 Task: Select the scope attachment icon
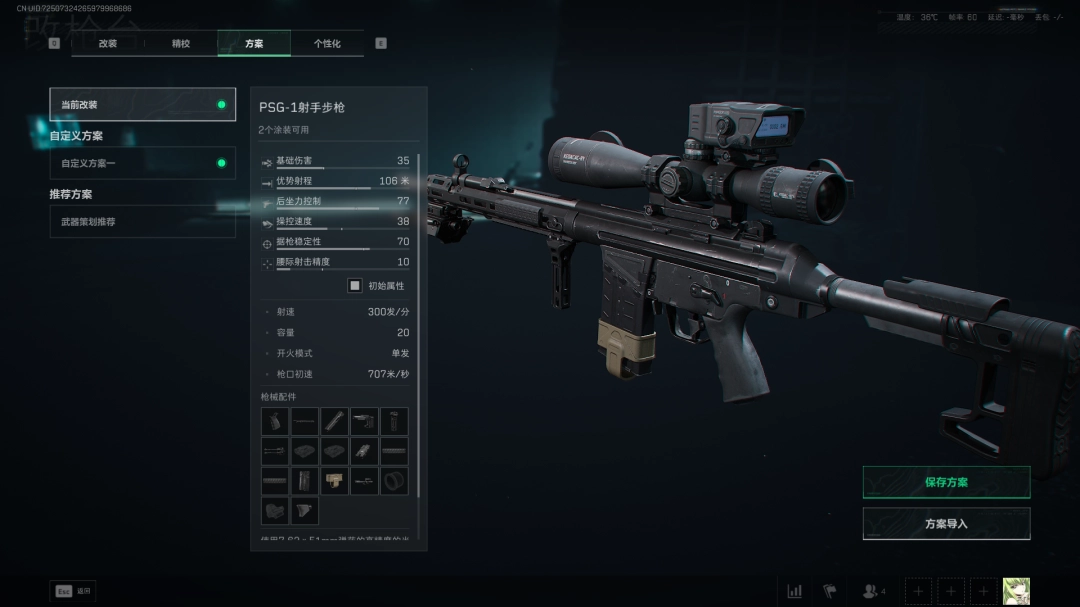point(364,481)
